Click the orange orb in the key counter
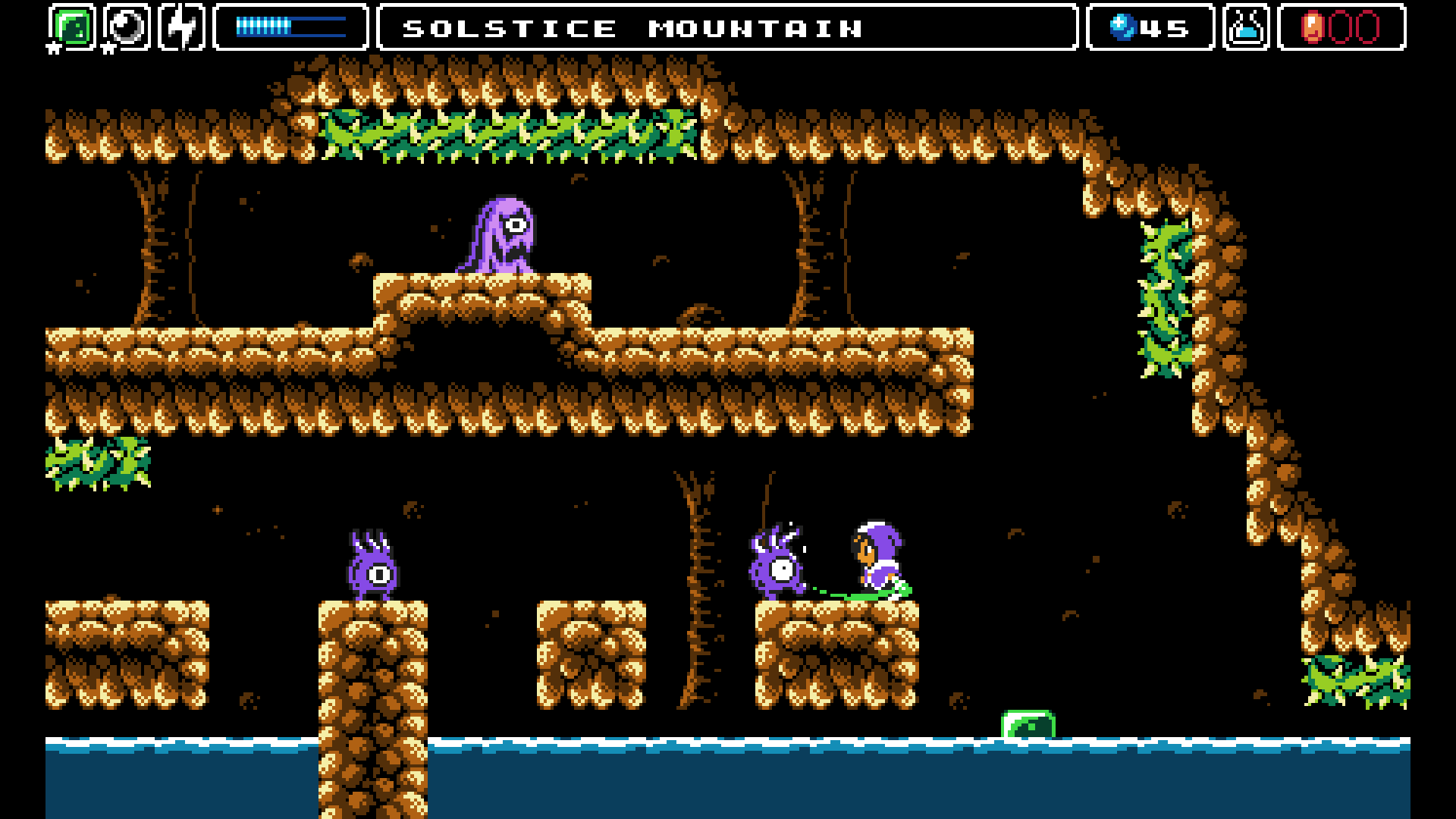 (x=1313, y=27)
